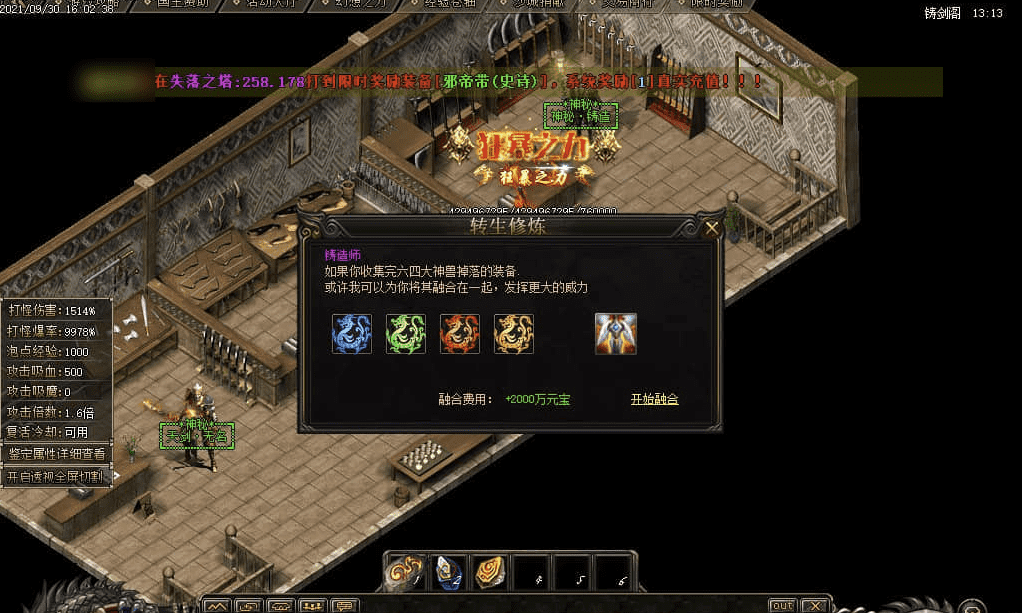The height and width of the screenshot is (613, 1022).
Task: Toggle 开启透视全屏切割 option
Action: [x=57, y=477]
